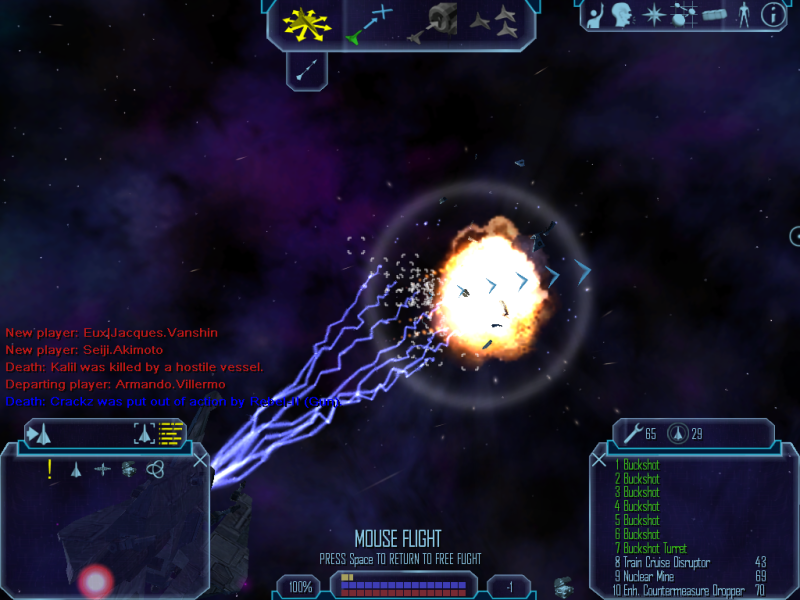Open the reputation human figure icon
The width and height of the screenshot is (800, 600).
point(743,15)
